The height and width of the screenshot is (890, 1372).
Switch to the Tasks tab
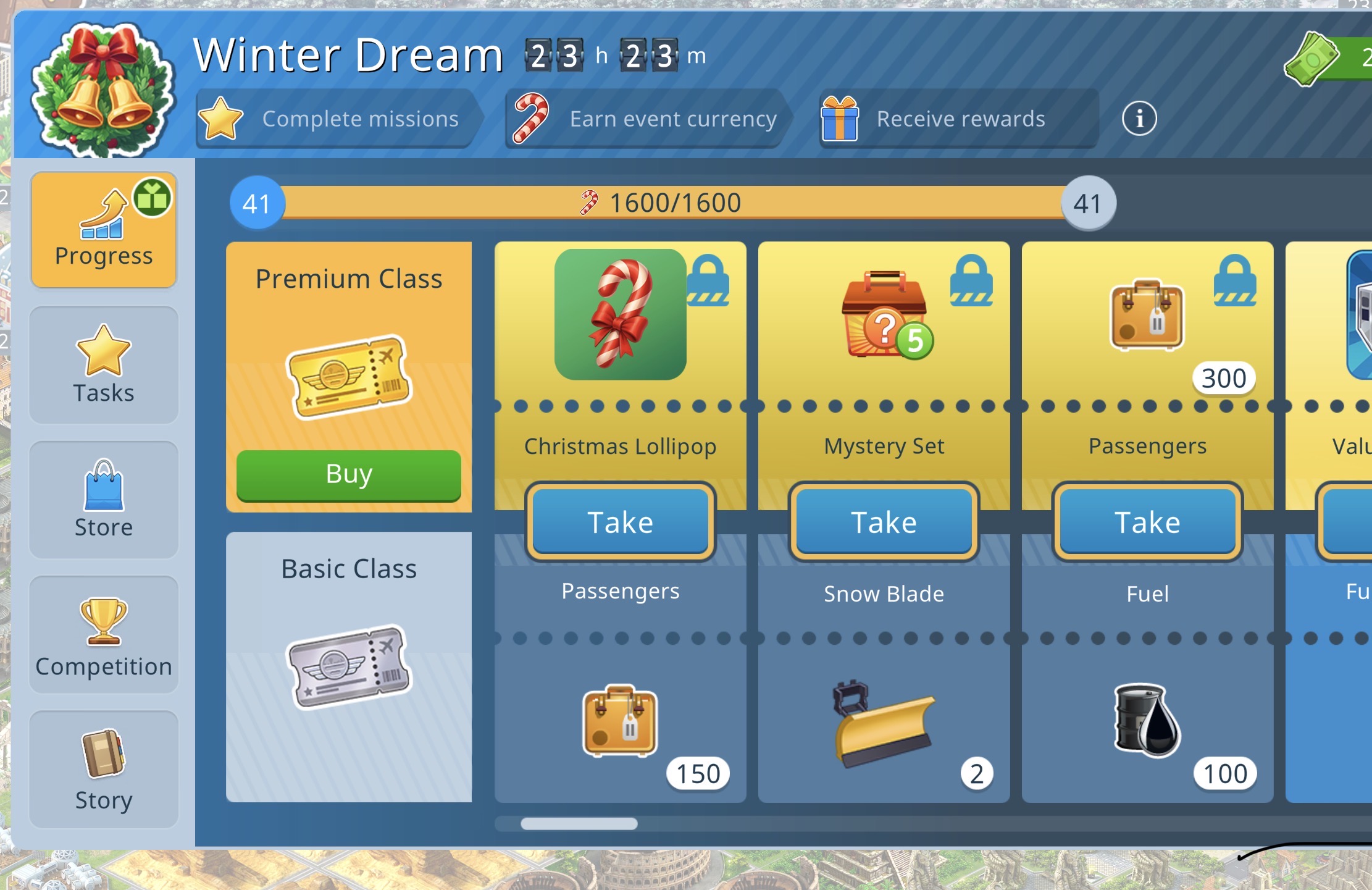(x=104, y=364)
